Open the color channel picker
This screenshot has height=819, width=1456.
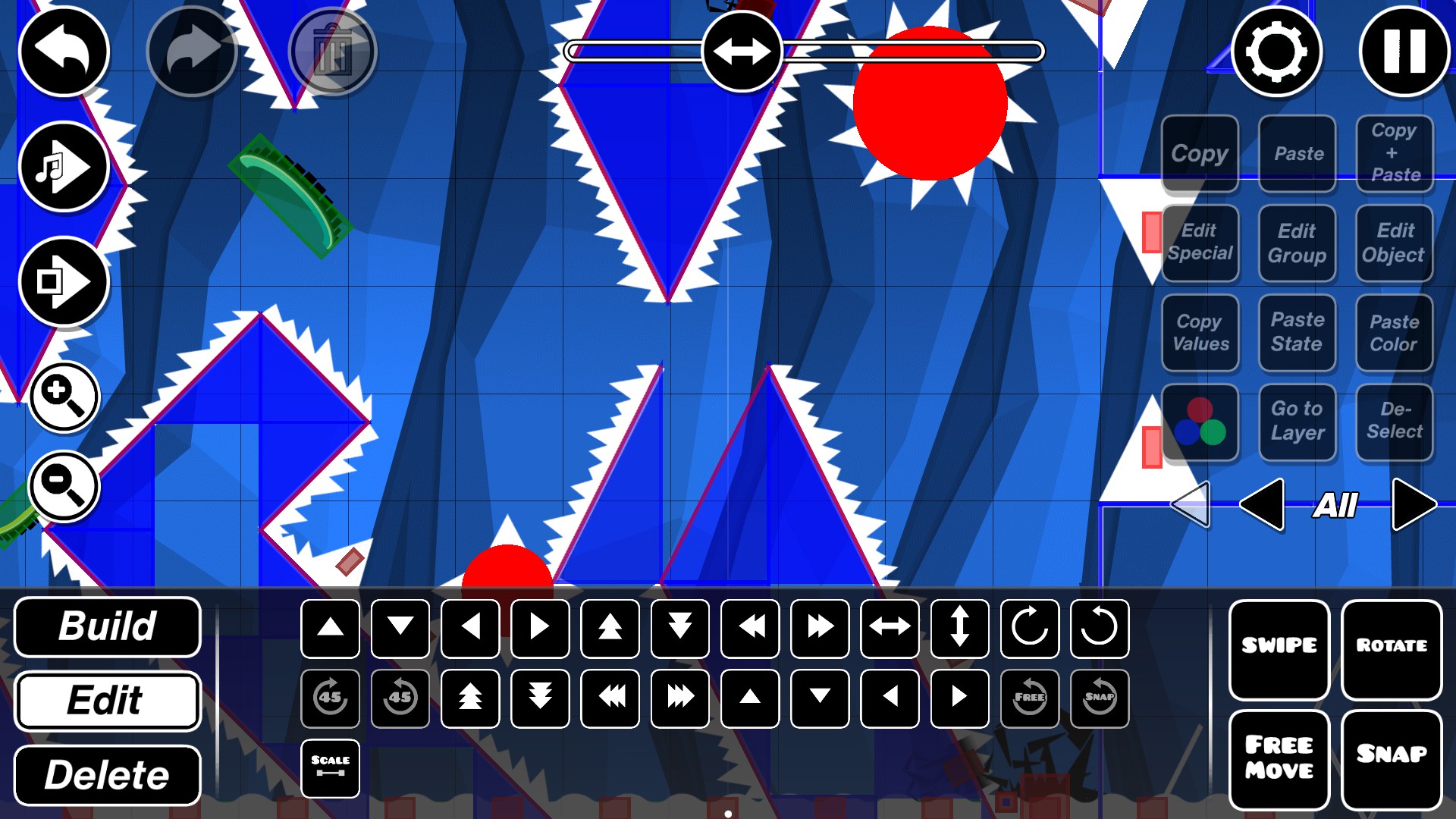1200,422
